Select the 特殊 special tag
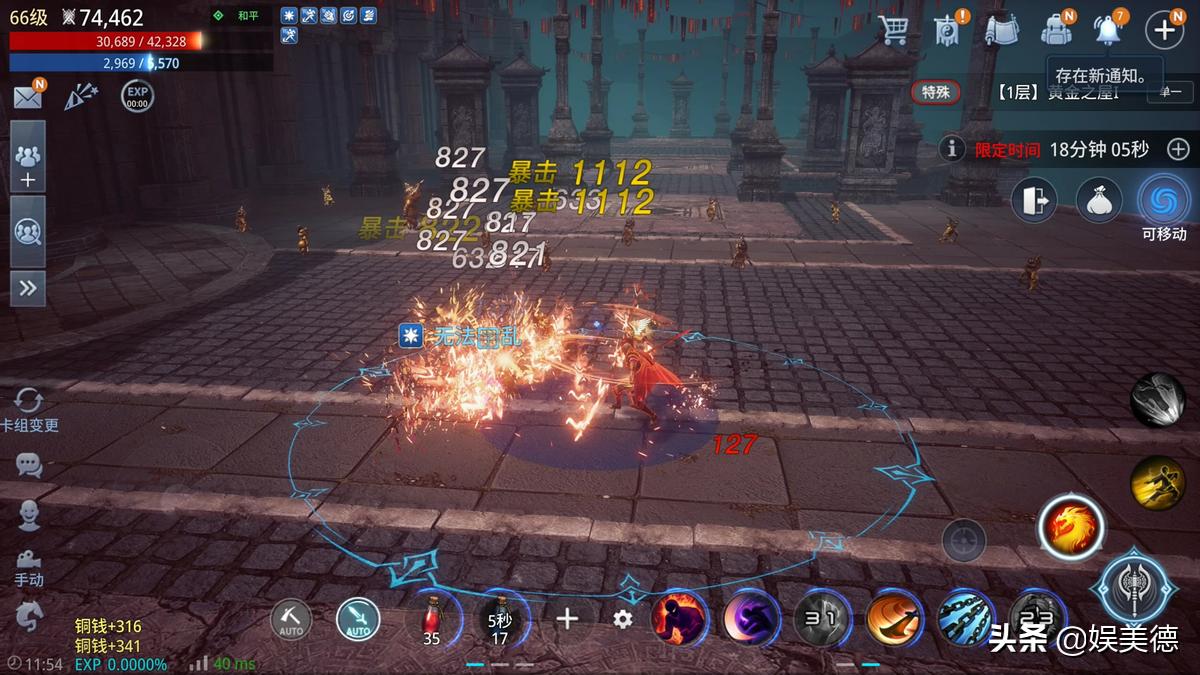Screen dimensions: 1200x675 pos(935,92)
